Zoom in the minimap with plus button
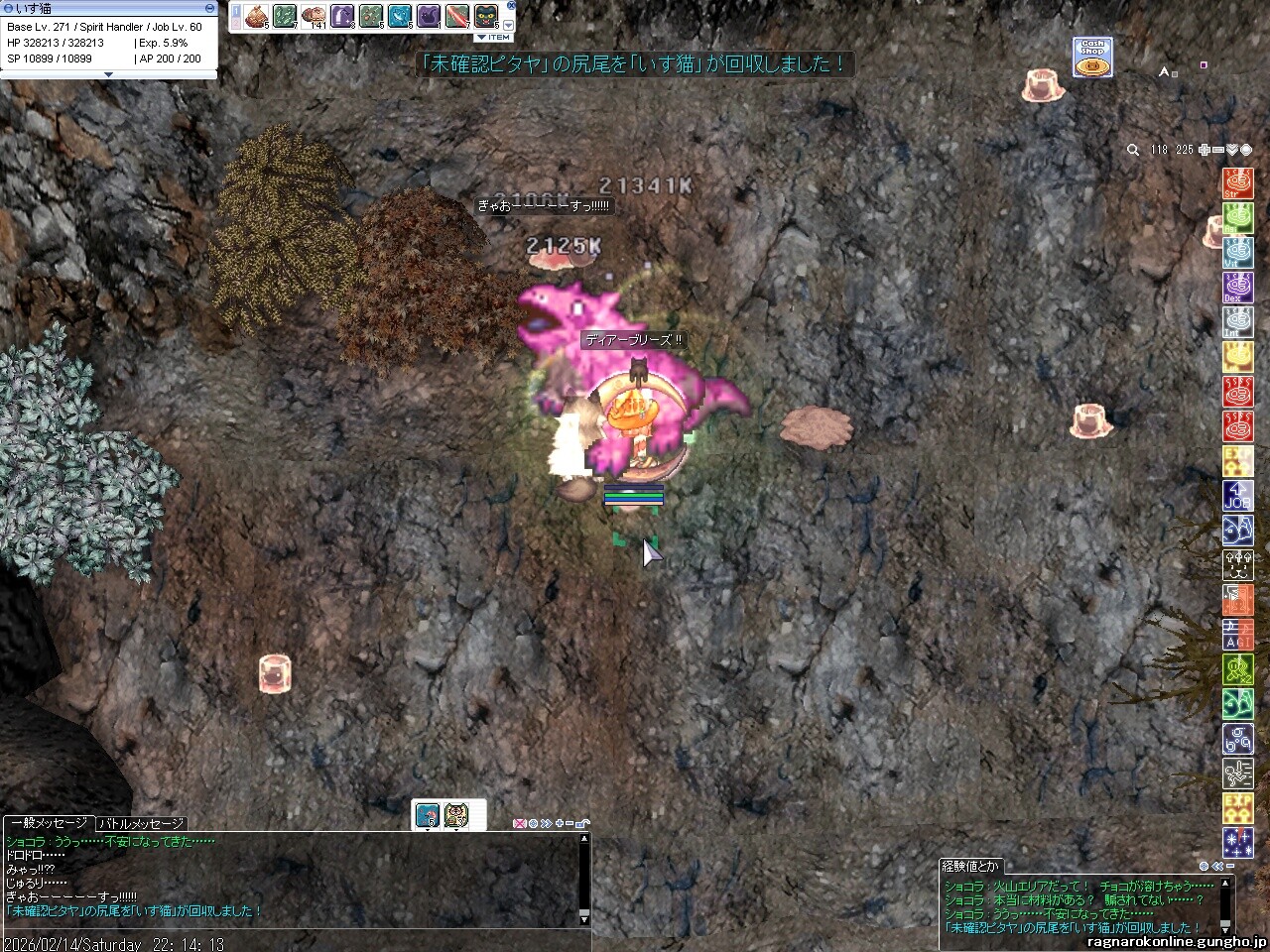Screen dimensions: 1270x952 click(x=1204, y=150)
